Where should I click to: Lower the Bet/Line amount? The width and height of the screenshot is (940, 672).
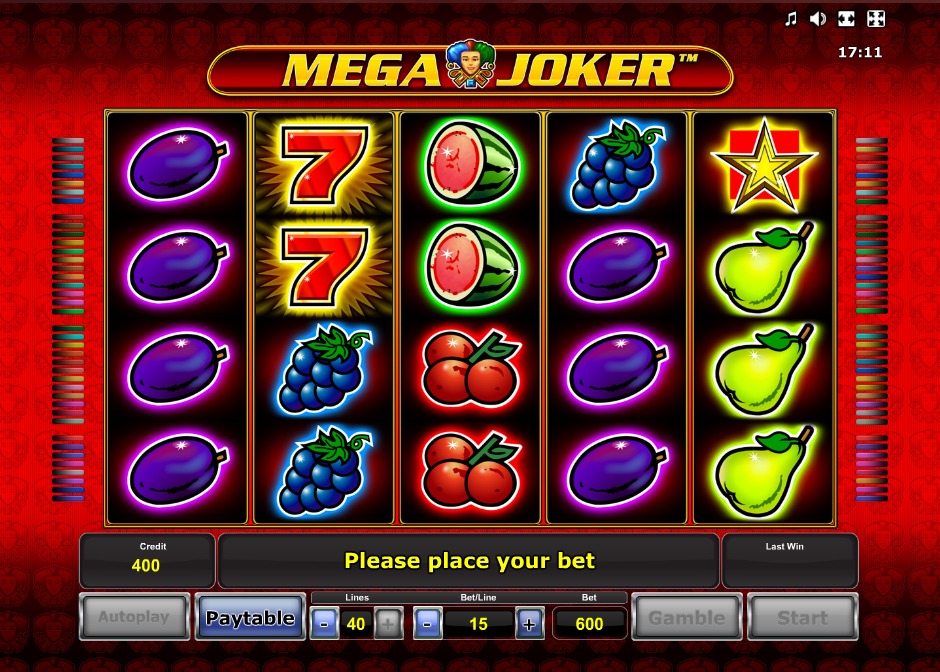tap(427, 624)
